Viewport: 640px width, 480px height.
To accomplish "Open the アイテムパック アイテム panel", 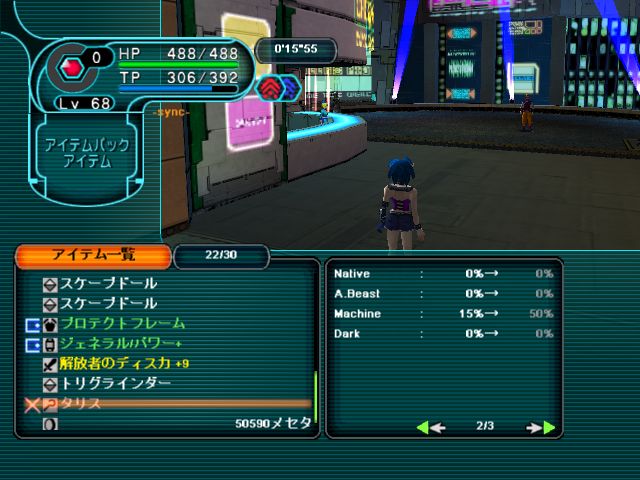I will (x=84, y=153).
